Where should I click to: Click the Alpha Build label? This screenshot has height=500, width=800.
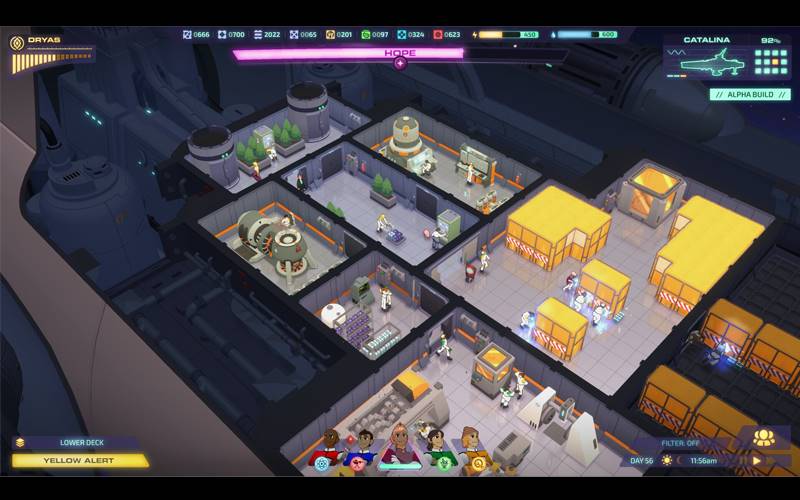pos(750,95)
